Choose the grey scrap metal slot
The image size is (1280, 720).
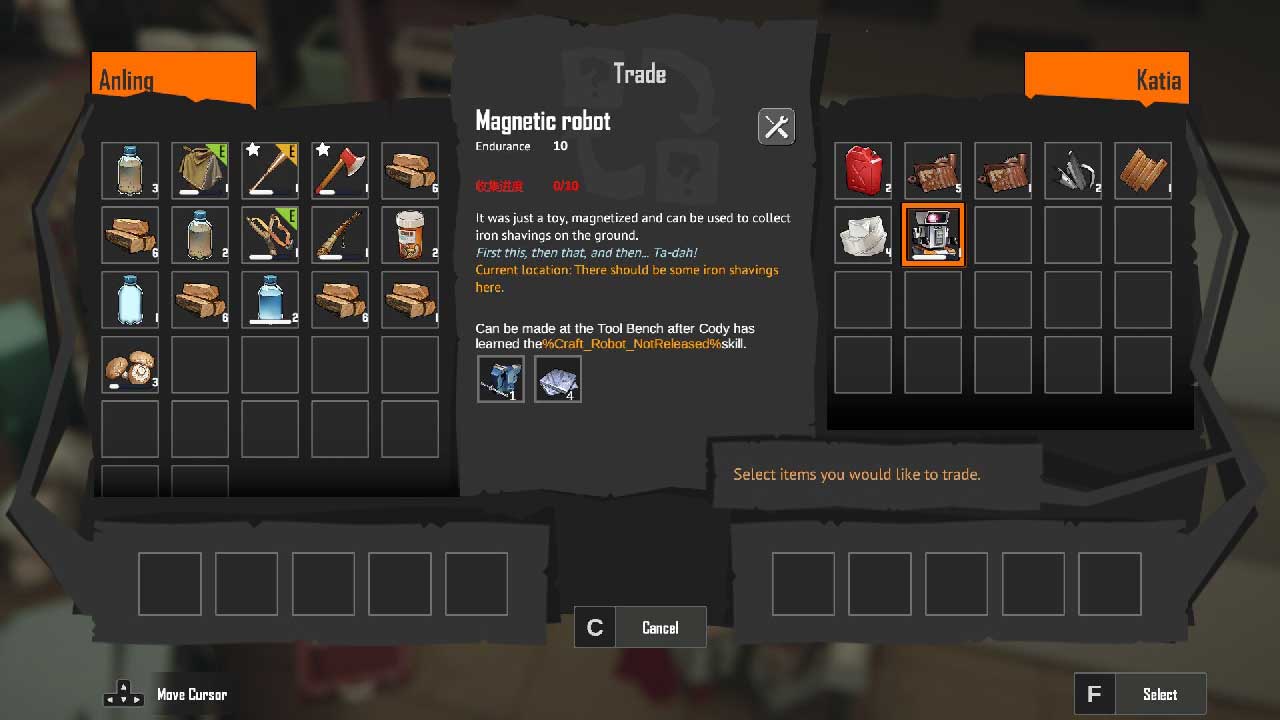tap(1073, 171)
